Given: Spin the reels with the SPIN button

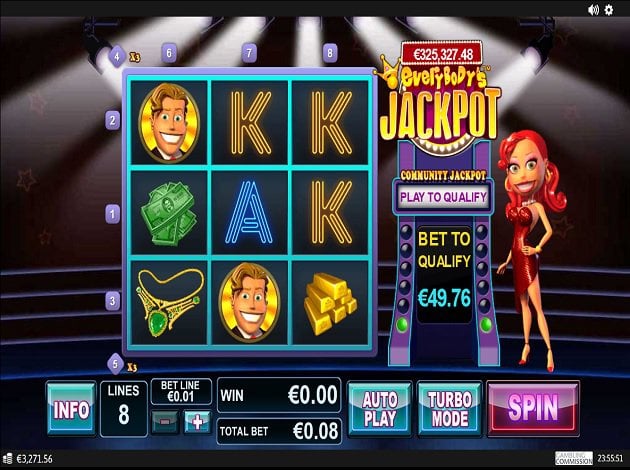Looking at the screenshot, I should tap(532, 408).
